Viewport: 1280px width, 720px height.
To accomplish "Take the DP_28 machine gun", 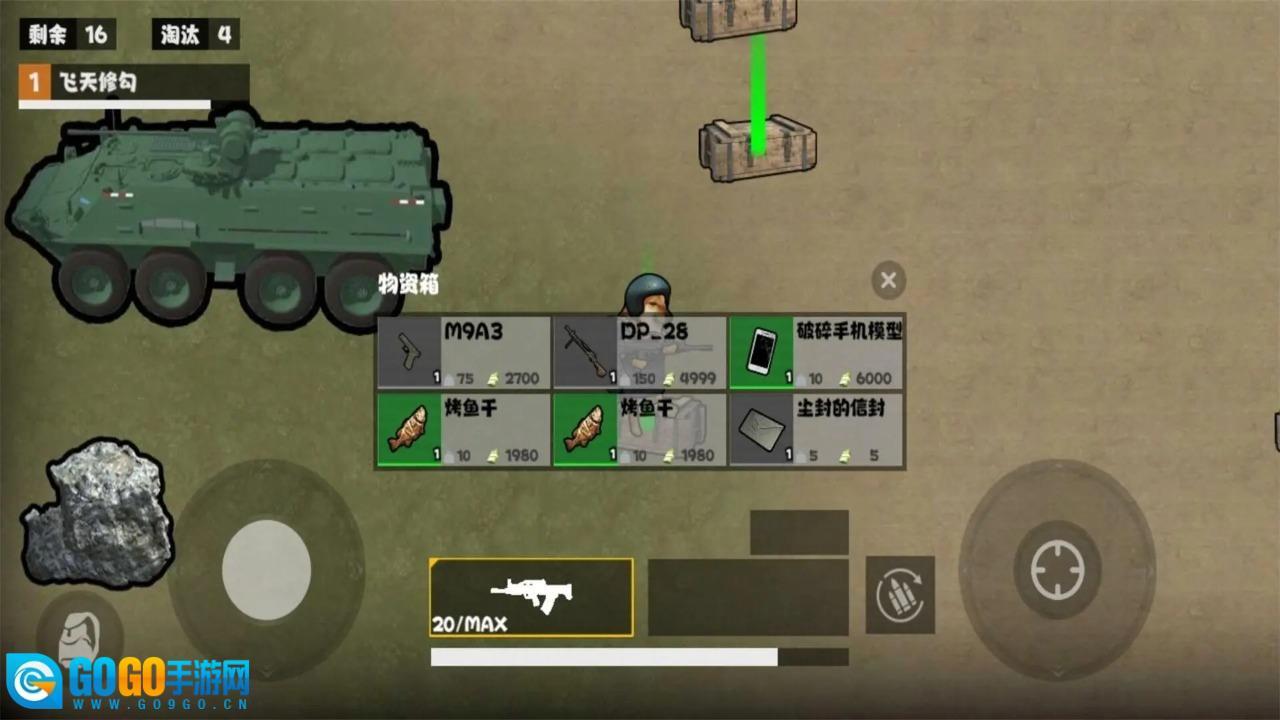I will [640, 352].
